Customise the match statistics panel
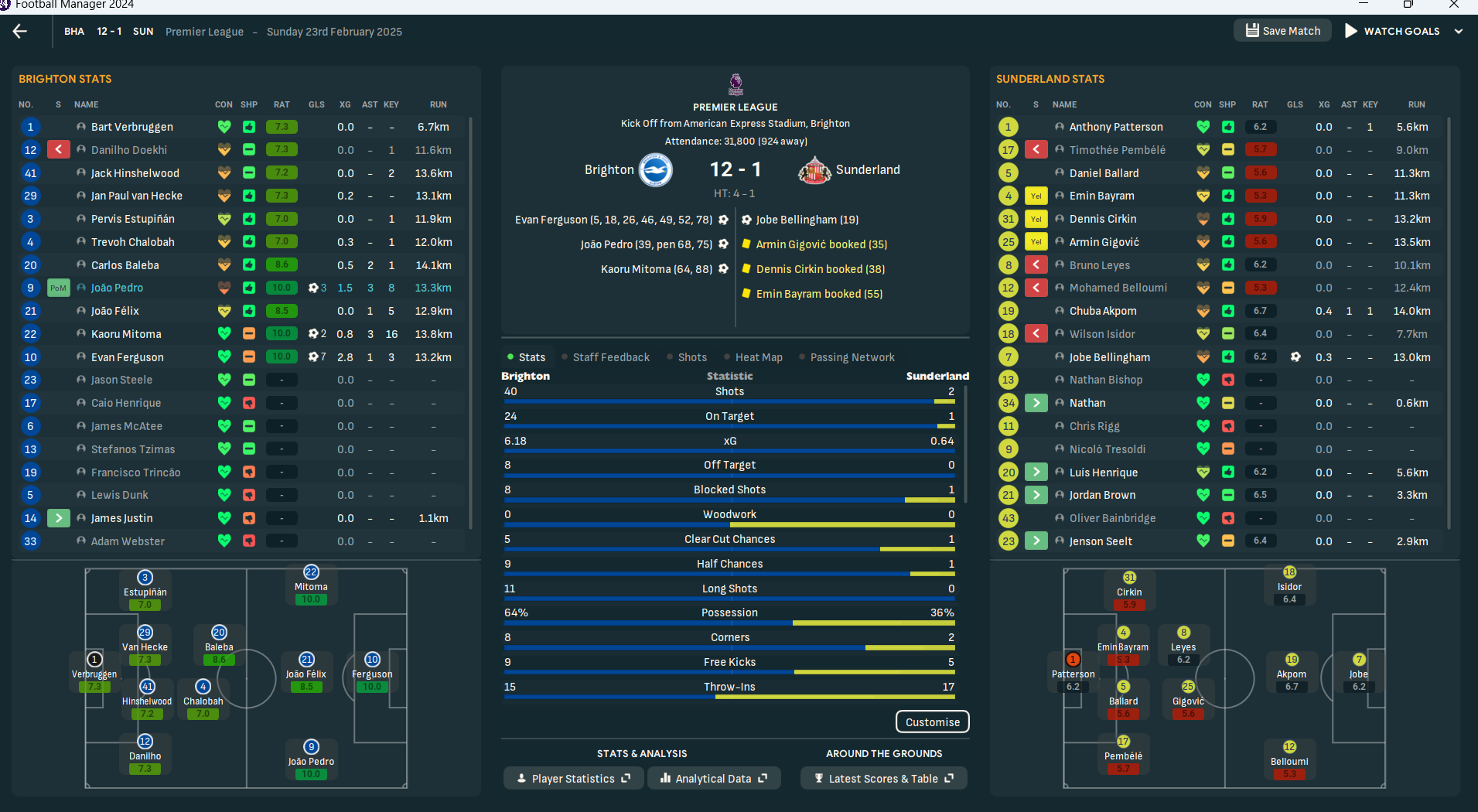The width and height of the screenshot is (1478, 812). 932,722
